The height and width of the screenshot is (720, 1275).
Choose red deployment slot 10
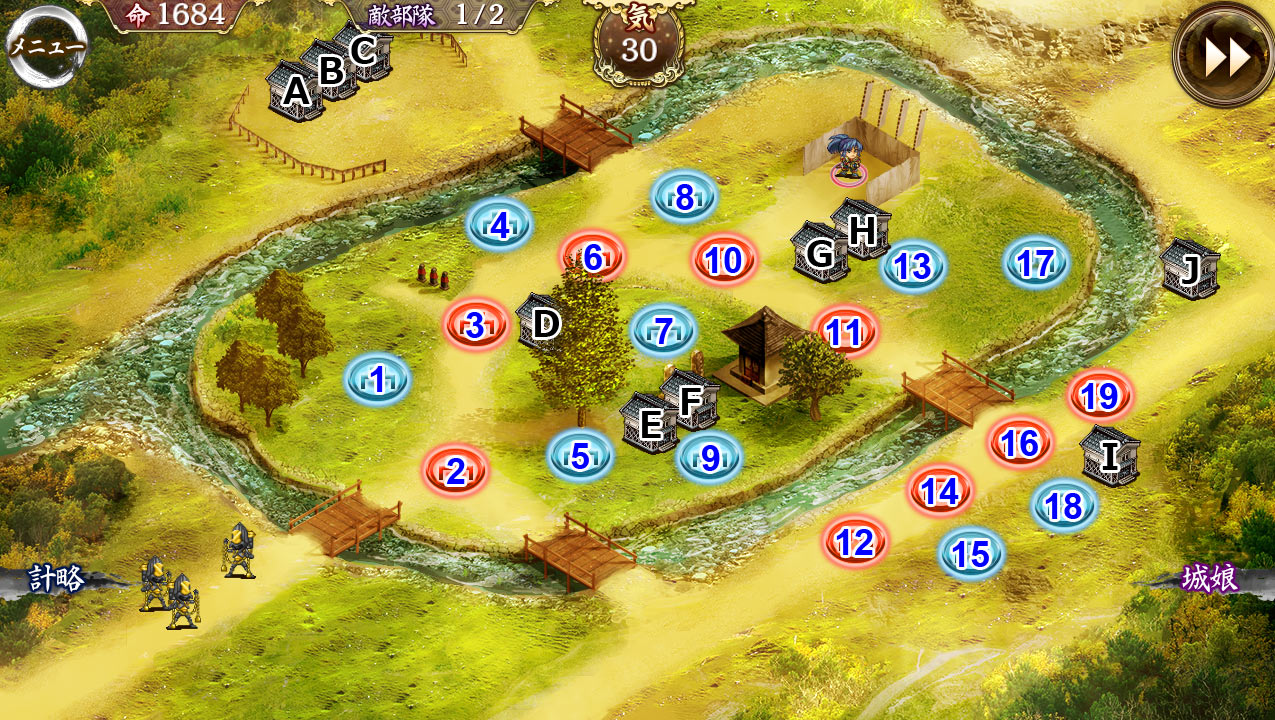(x=724, y=261)
